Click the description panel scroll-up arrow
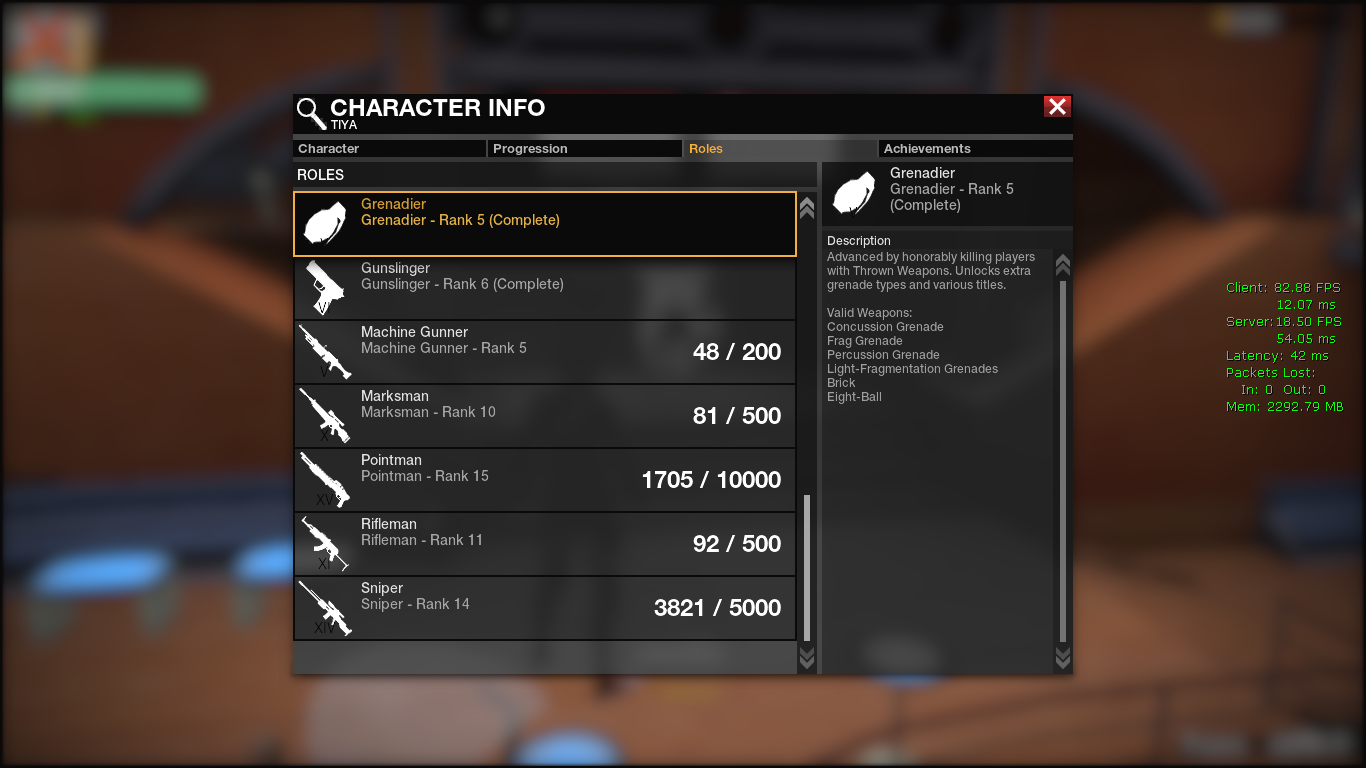The image size is (1366, 768). point(1063,265)
